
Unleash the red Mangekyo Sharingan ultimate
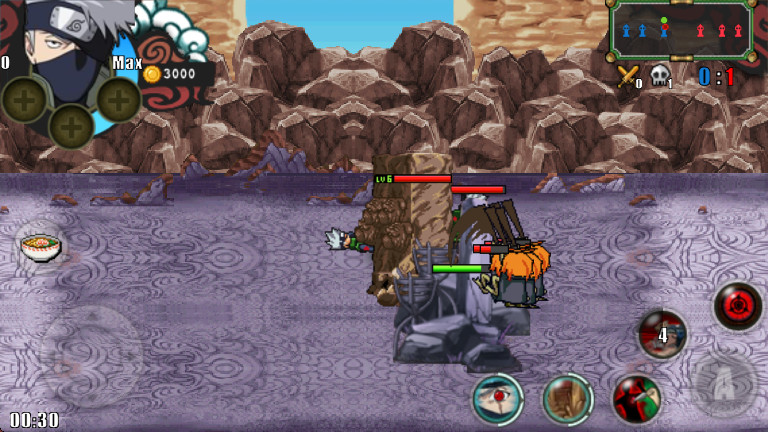[738, 306]
